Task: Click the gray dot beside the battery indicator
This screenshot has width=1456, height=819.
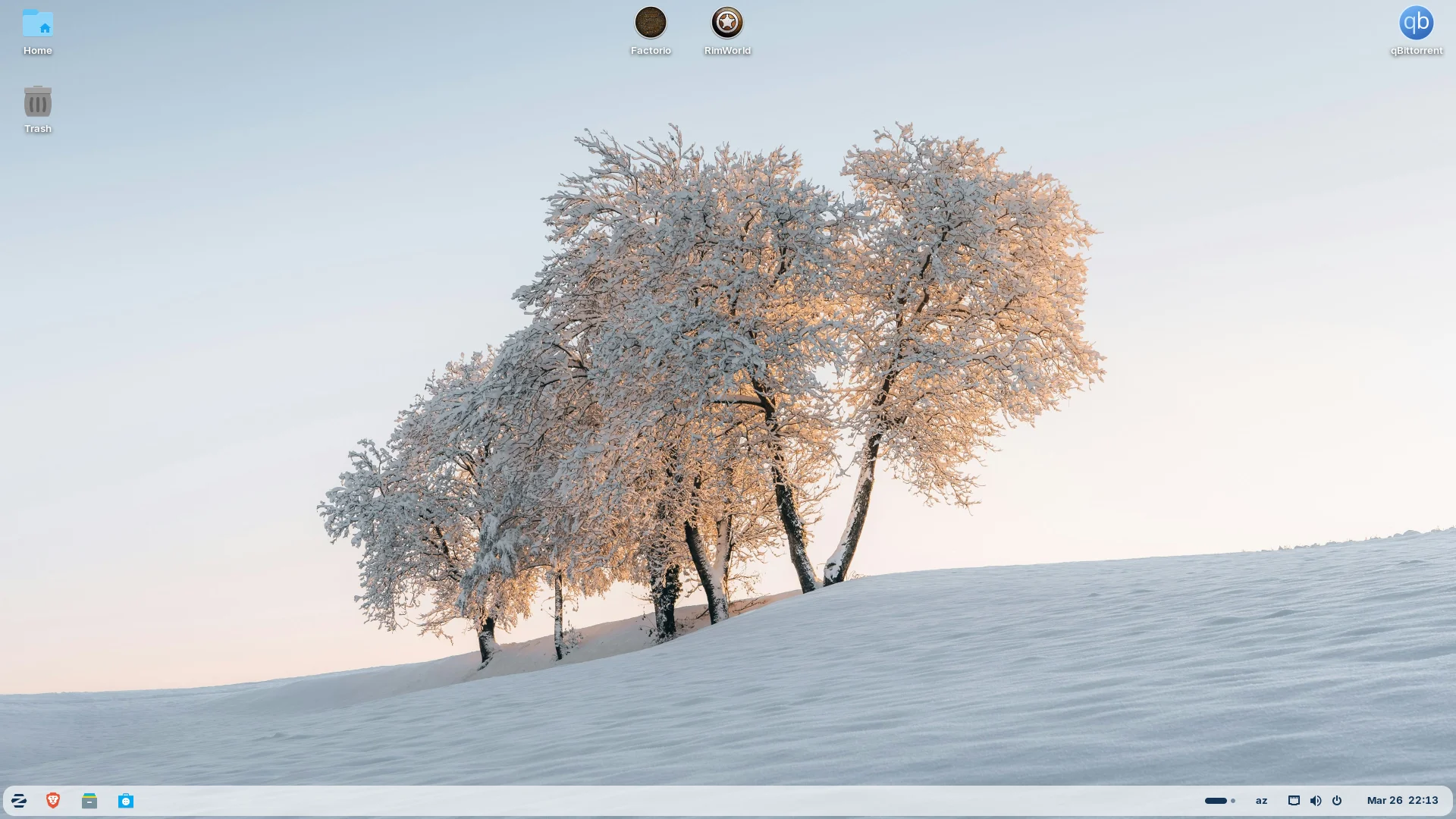Action: (x=1232, y=800)
